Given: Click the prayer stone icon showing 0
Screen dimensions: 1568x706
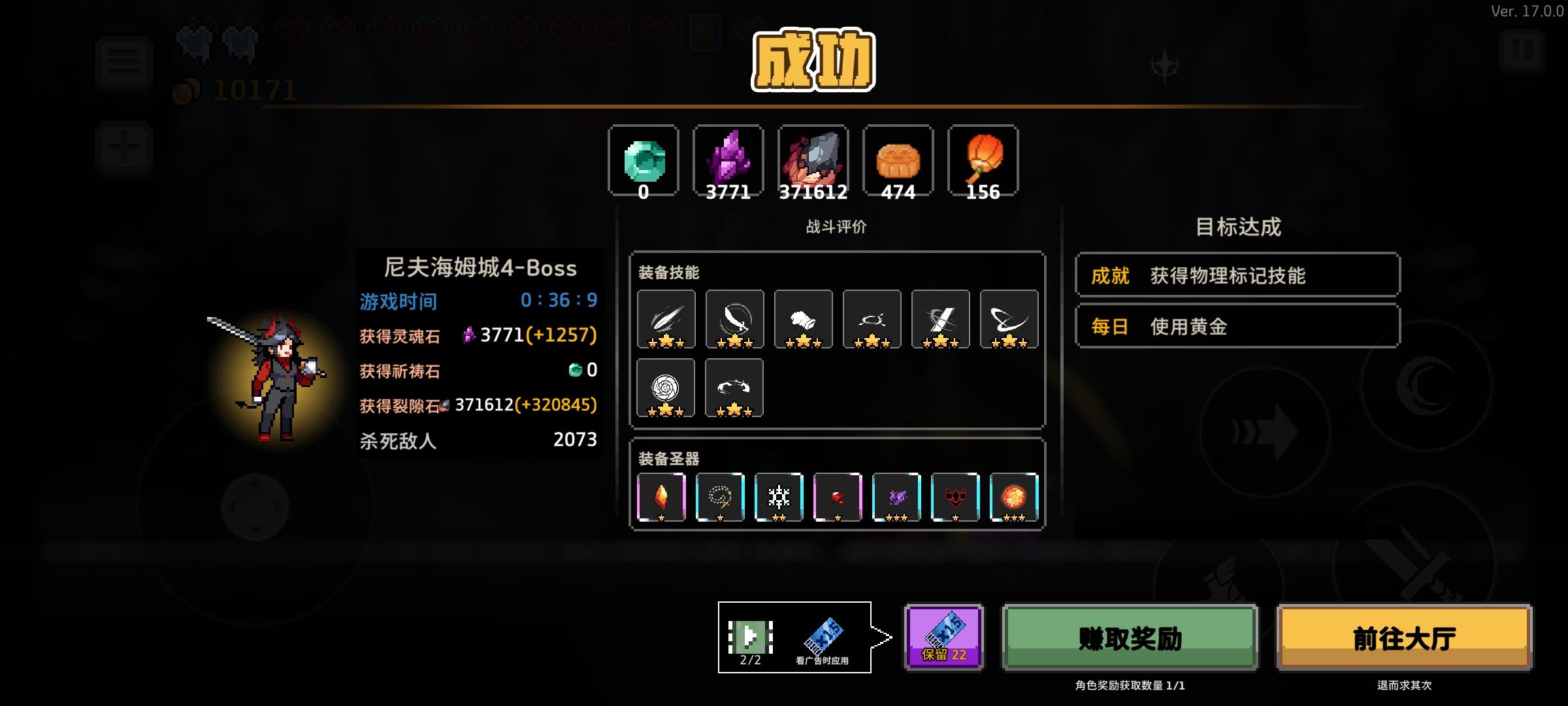Looking at the screenshot, I should point(644,160).
